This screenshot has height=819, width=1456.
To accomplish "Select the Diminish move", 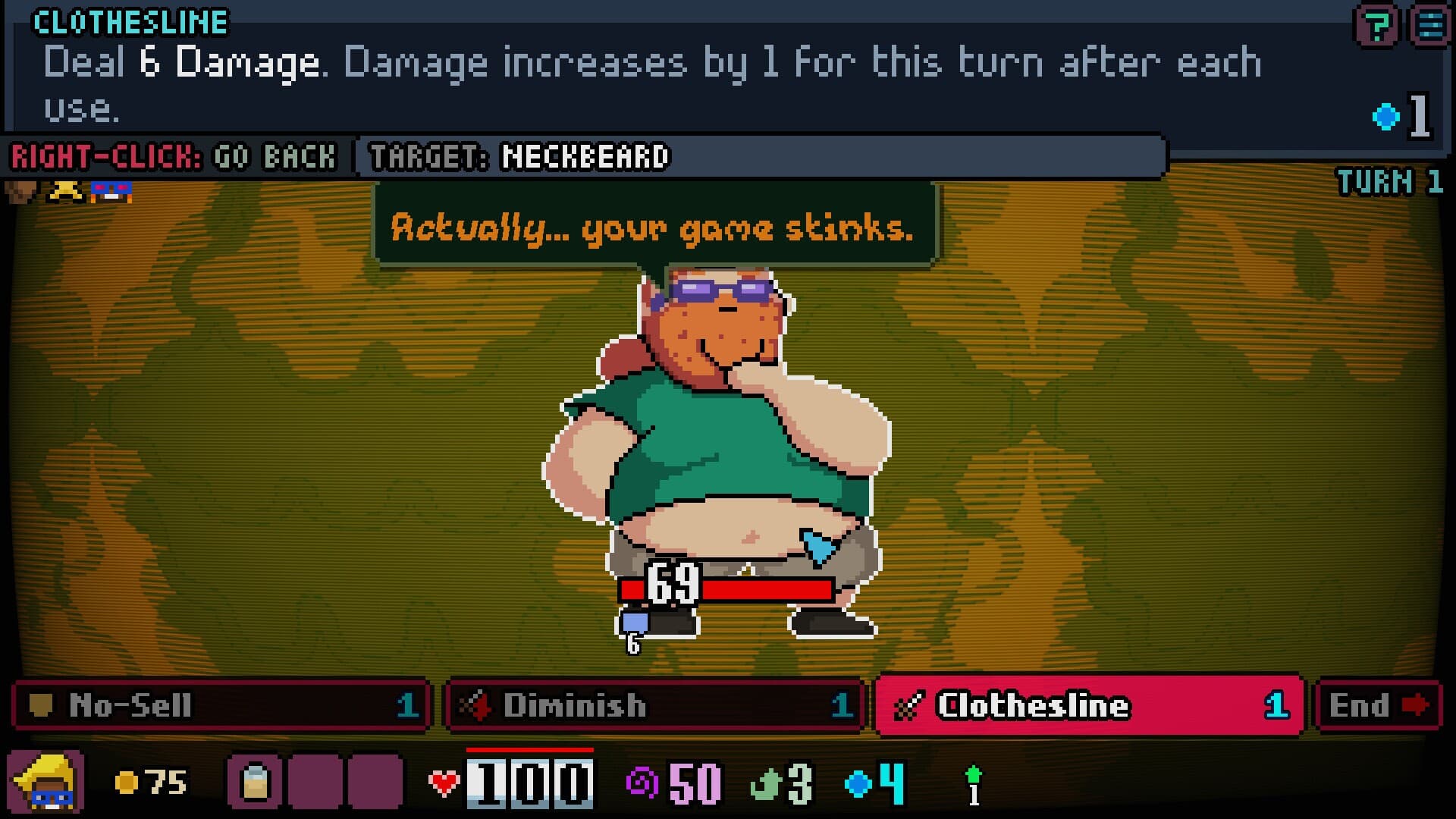I will tap(656, 707).
